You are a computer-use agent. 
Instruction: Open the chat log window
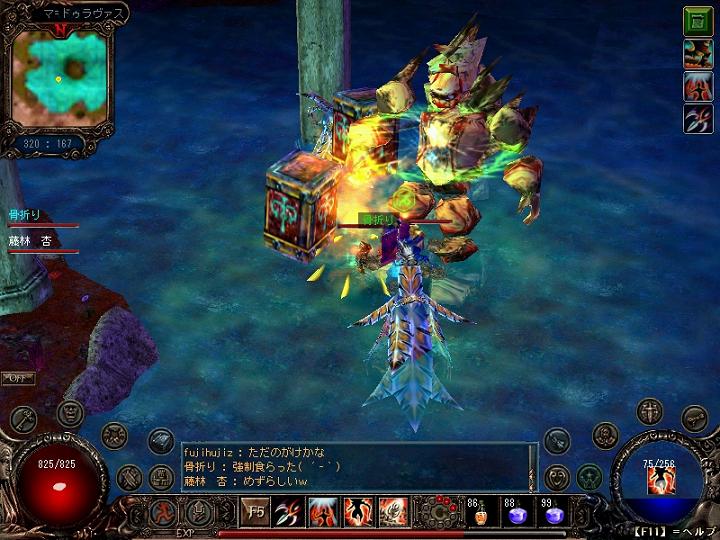point(355,467)
